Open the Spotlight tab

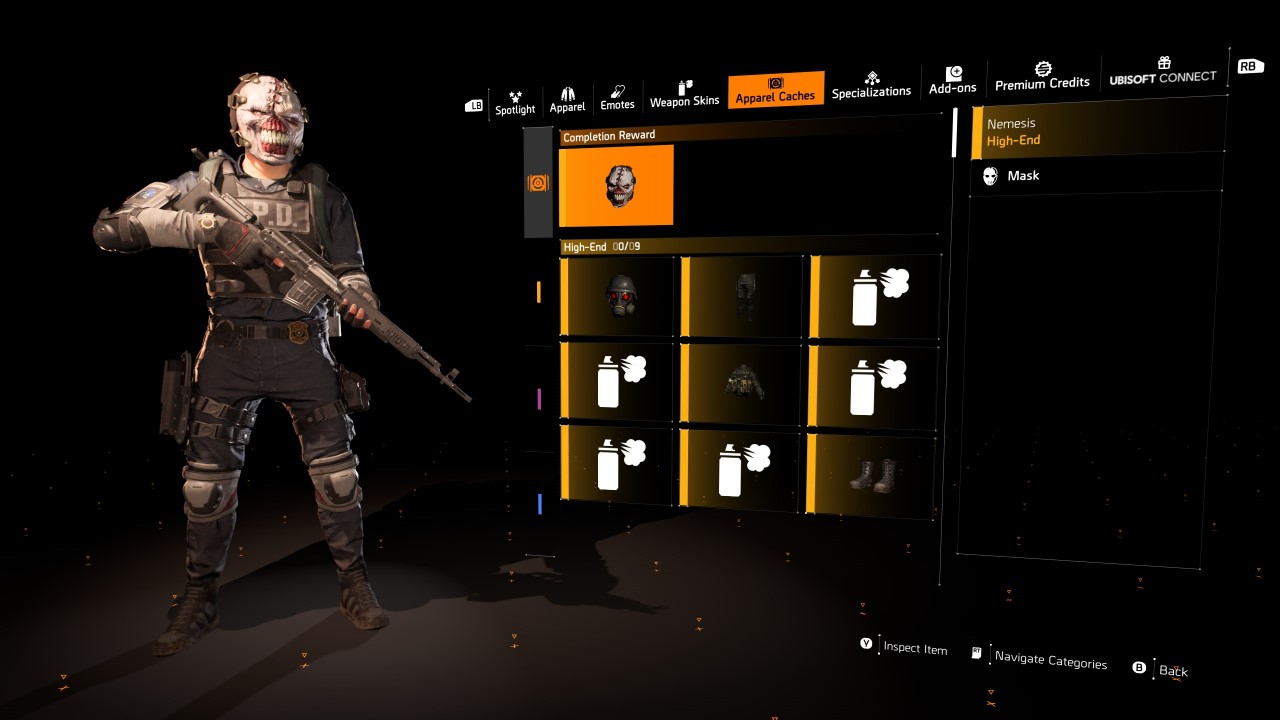coord(515,102)
